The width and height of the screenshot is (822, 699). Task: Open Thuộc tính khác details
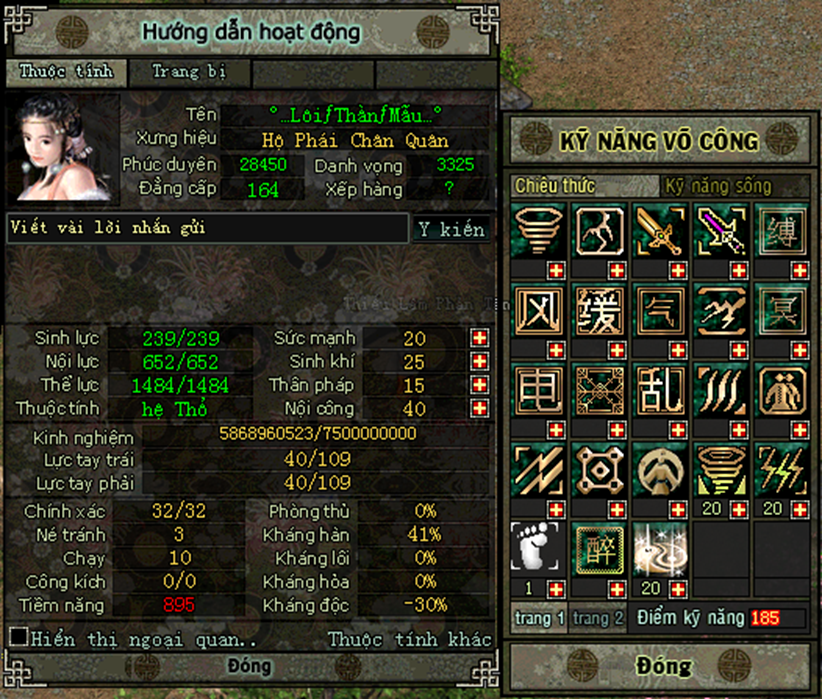point(410,639)
